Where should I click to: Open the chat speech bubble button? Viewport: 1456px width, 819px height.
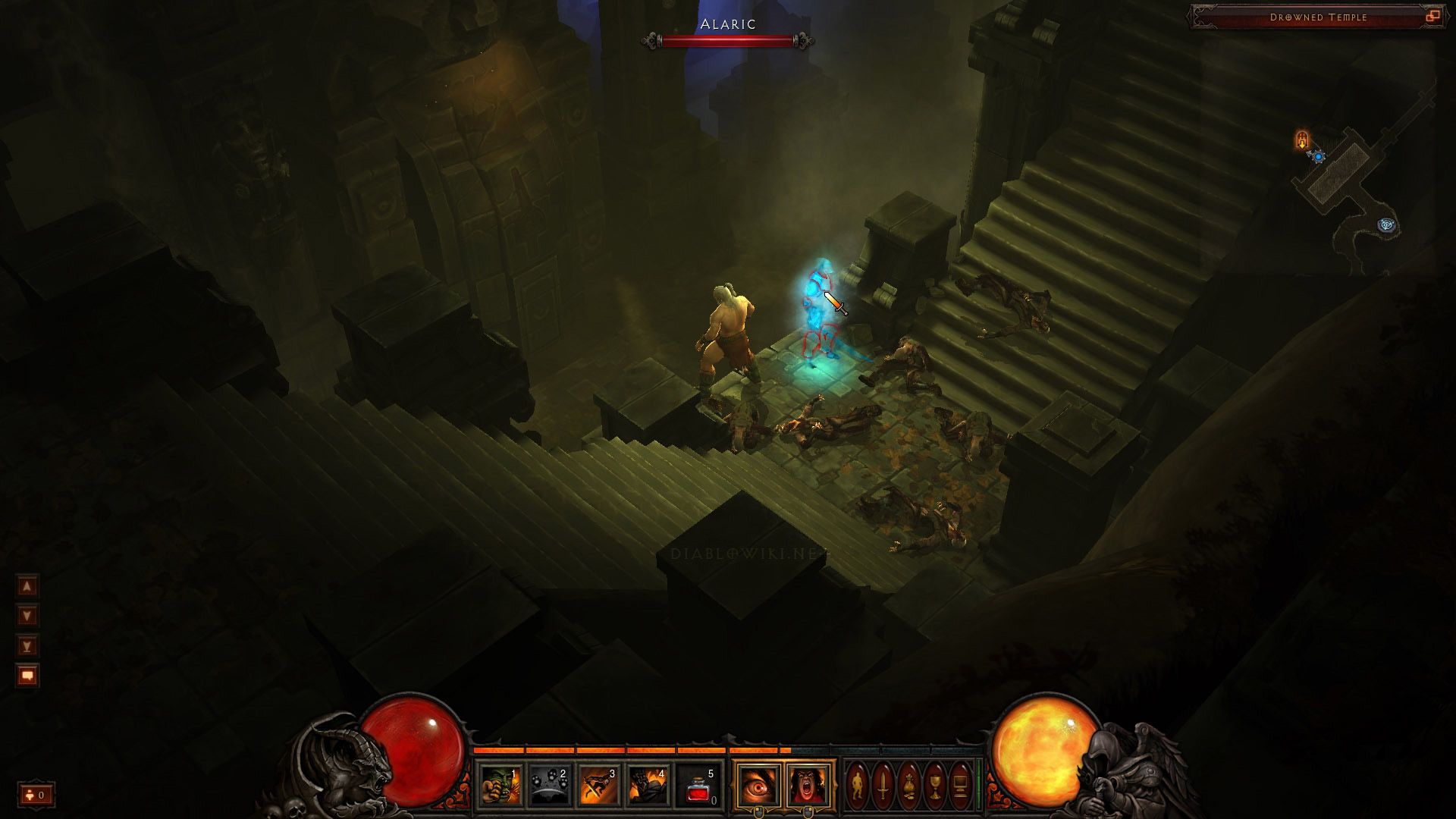(x=27, y=676)
